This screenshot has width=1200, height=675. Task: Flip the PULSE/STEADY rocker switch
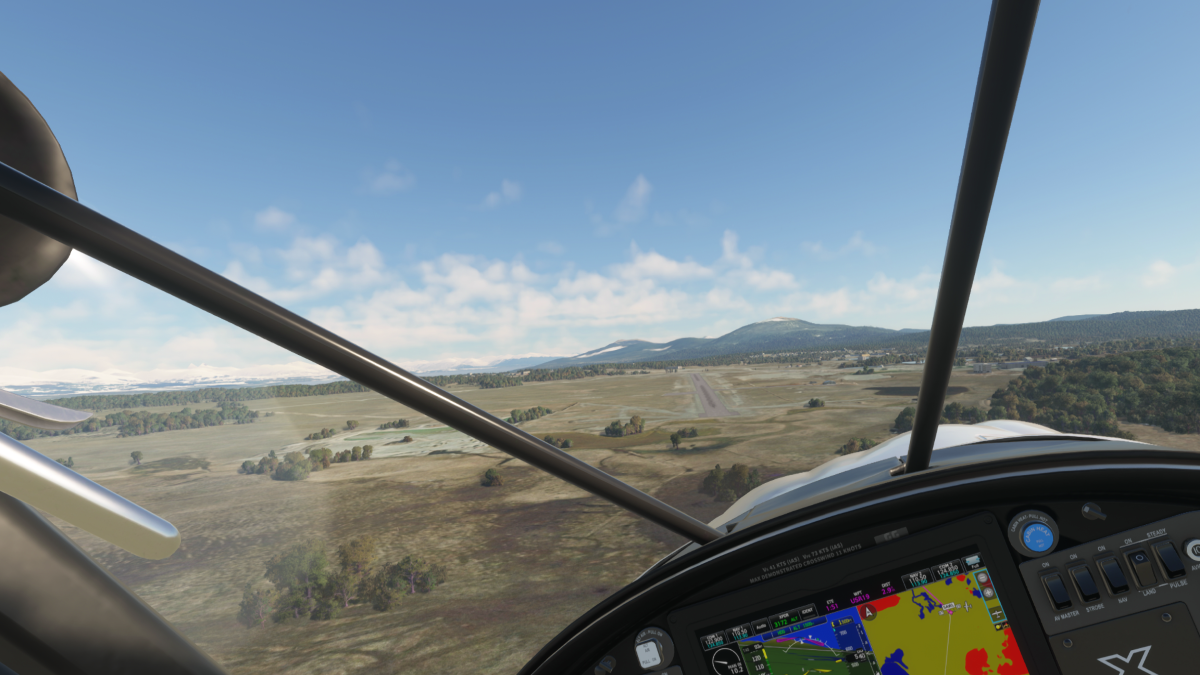(1168, 558)
